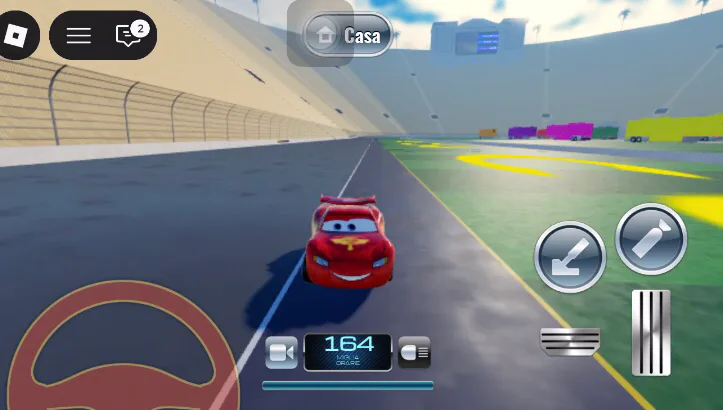This screenshot has width=723, height=410.
Task: Open the Roblox logo menu
Action: (x=17, y=36)
